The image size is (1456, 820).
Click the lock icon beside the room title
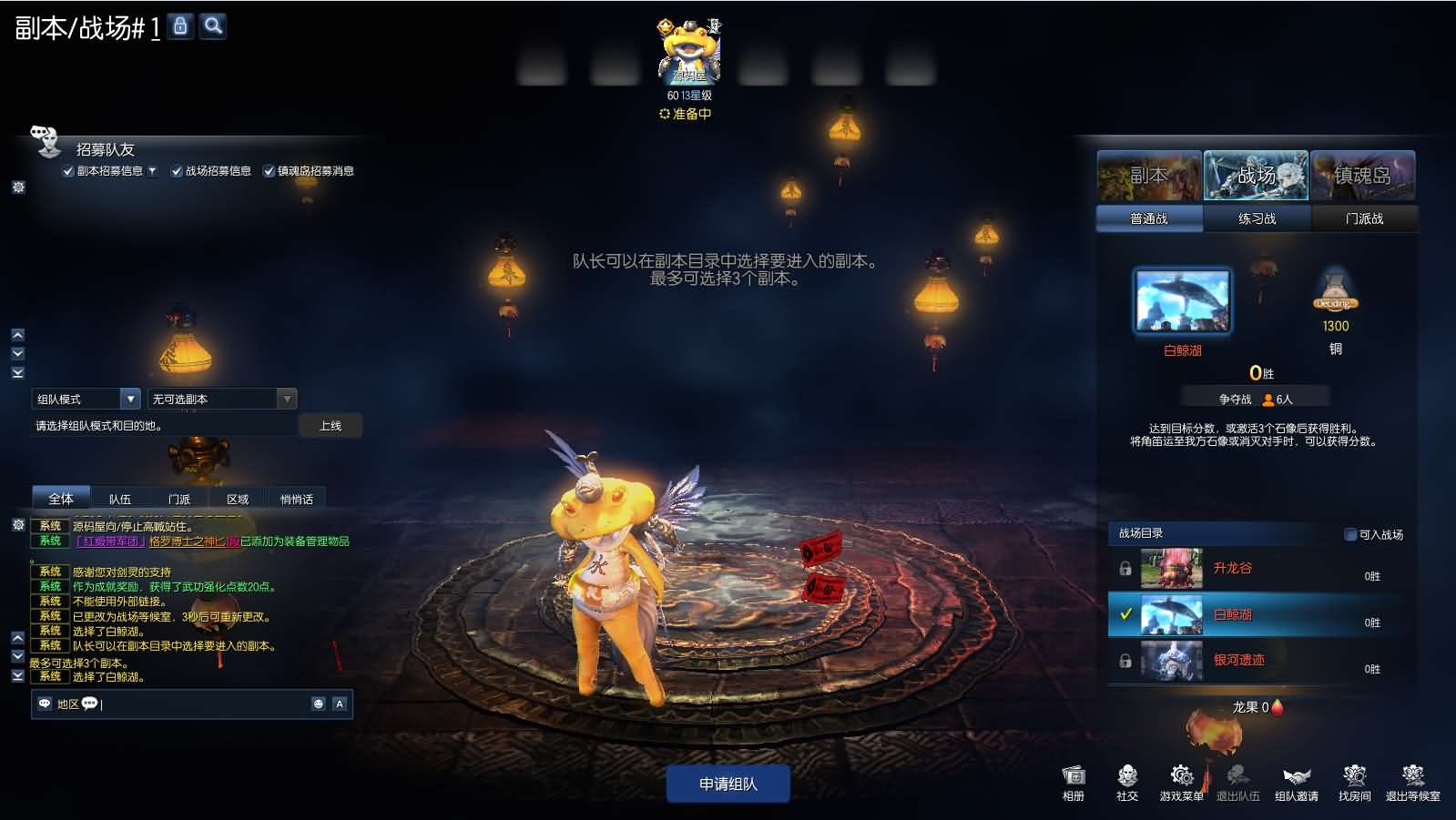point(179,26)
